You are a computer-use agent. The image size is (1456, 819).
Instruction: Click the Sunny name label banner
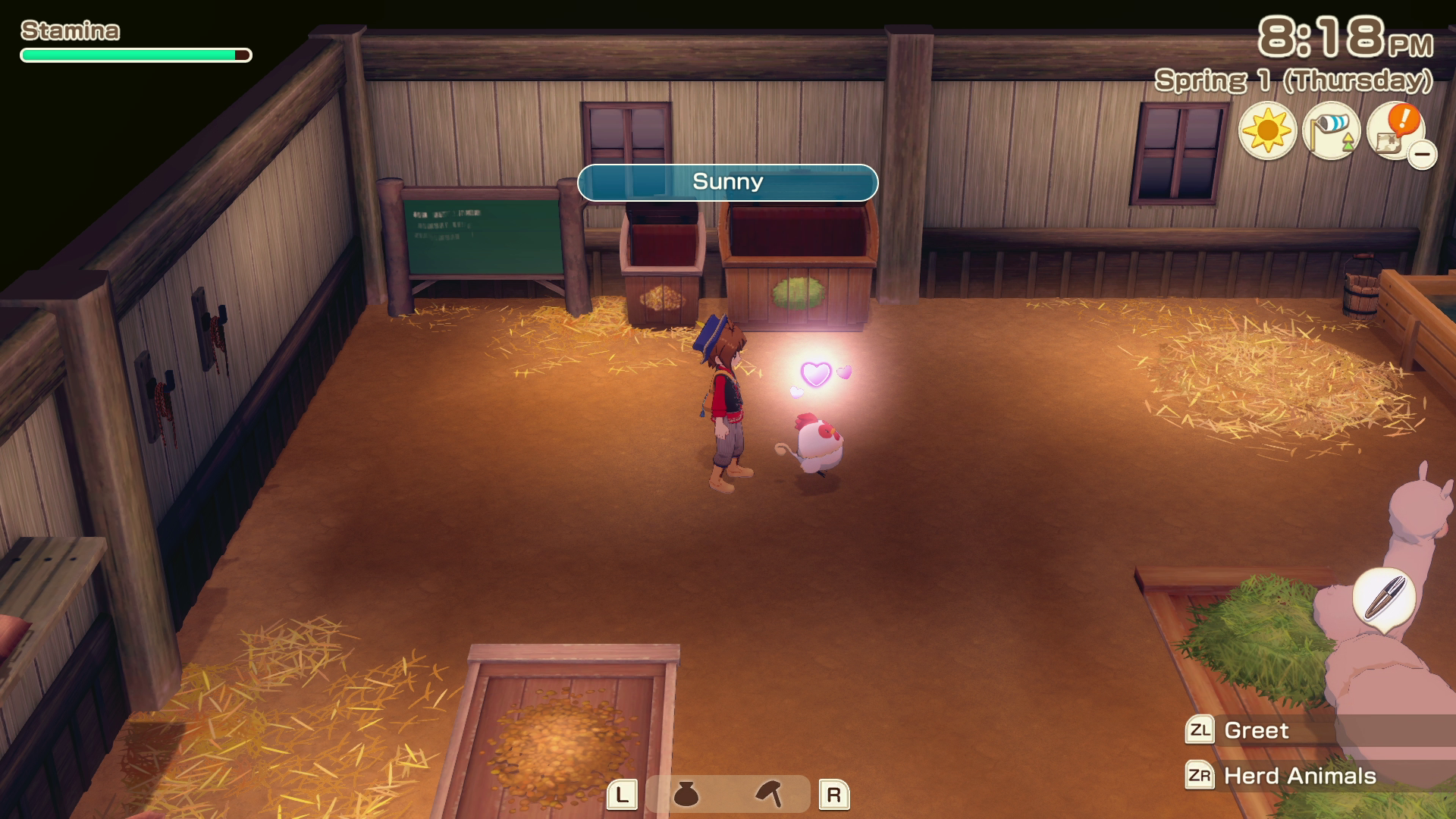727,182
